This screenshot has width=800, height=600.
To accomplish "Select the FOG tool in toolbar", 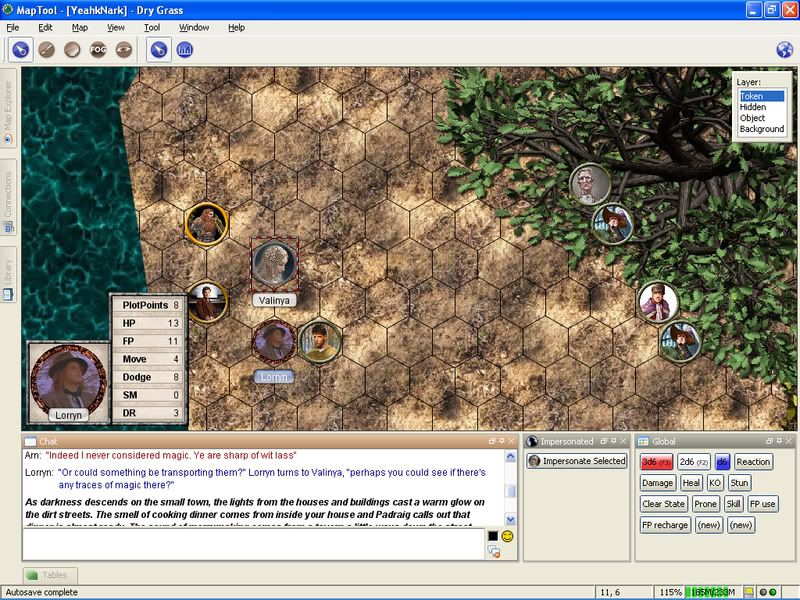I will pos(98,49).
